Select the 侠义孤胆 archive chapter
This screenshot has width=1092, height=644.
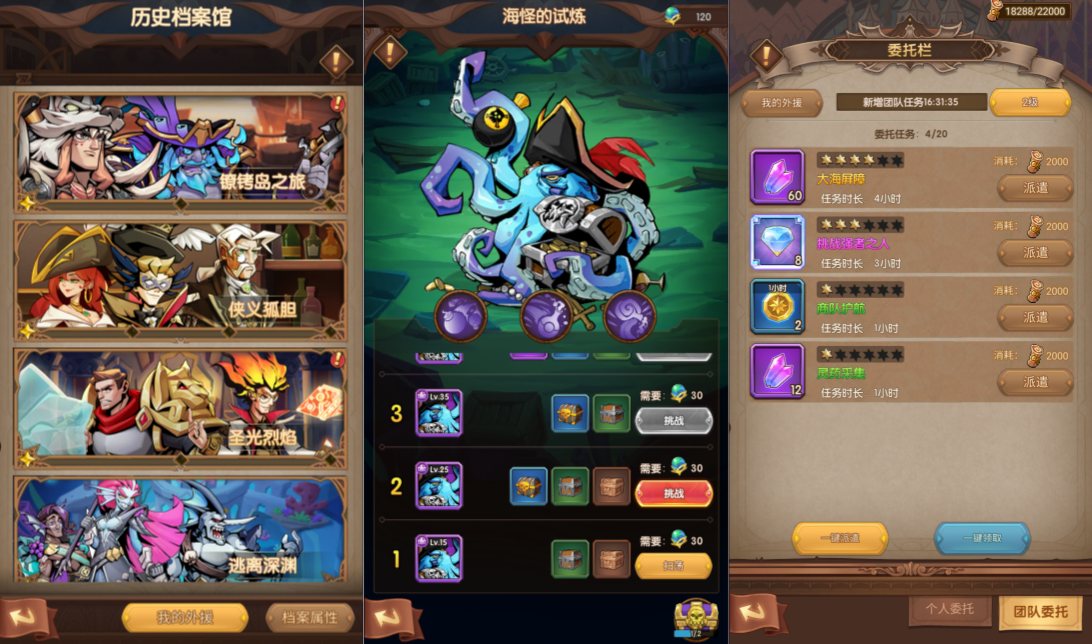180,278
